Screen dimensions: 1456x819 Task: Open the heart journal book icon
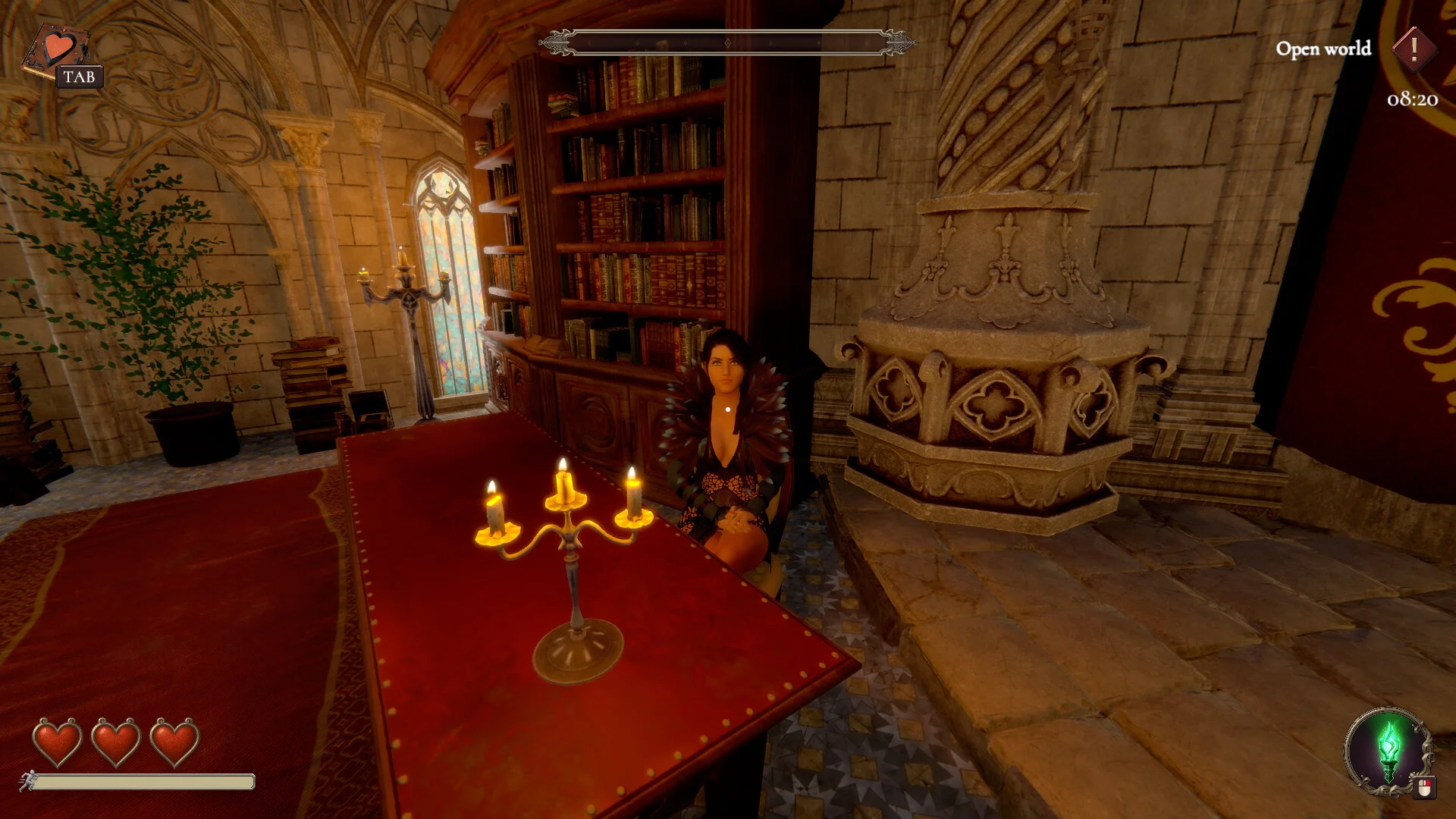pos(55,52)
